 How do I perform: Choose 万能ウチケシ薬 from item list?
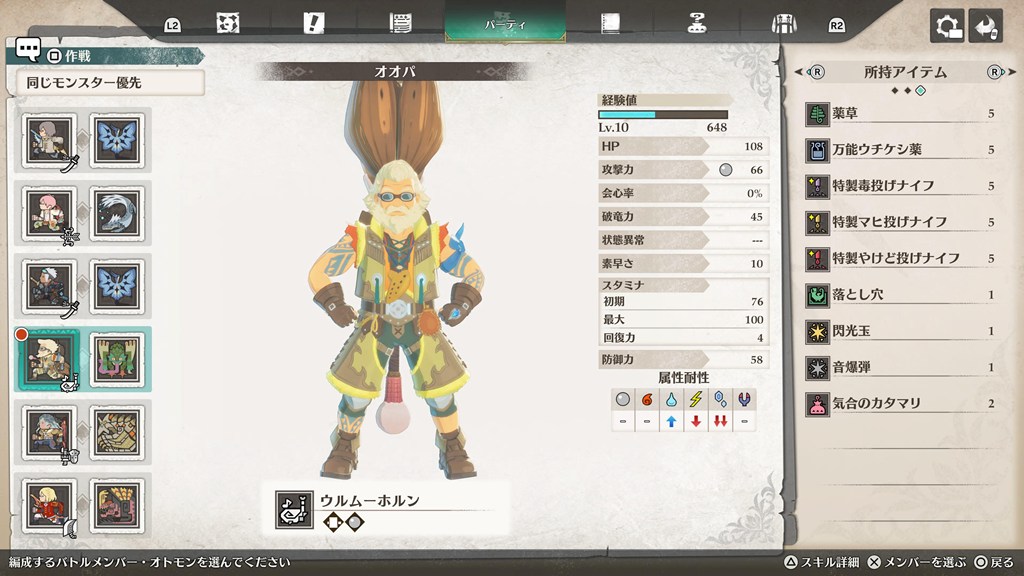tap(900, 150)
